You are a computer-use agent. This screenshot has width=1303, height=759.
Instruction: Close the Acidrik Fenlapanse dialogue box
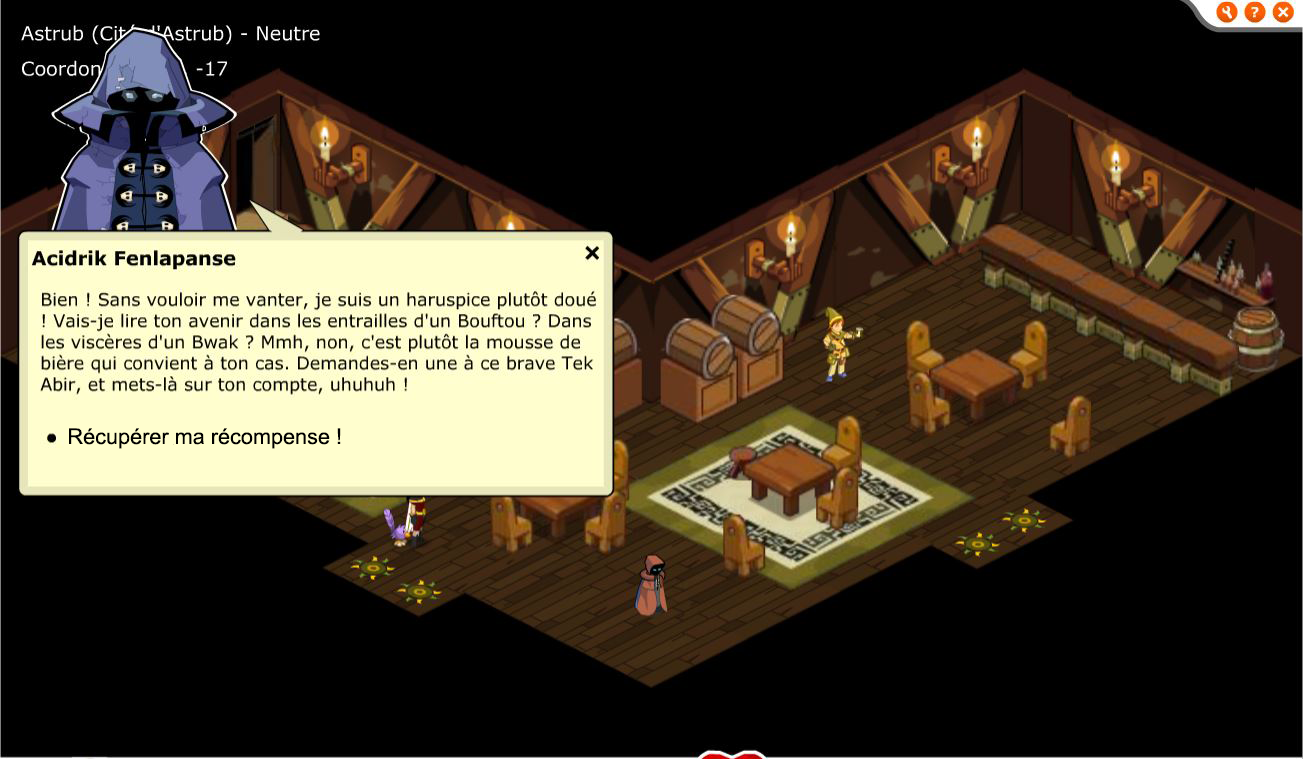tap(592, 253)
